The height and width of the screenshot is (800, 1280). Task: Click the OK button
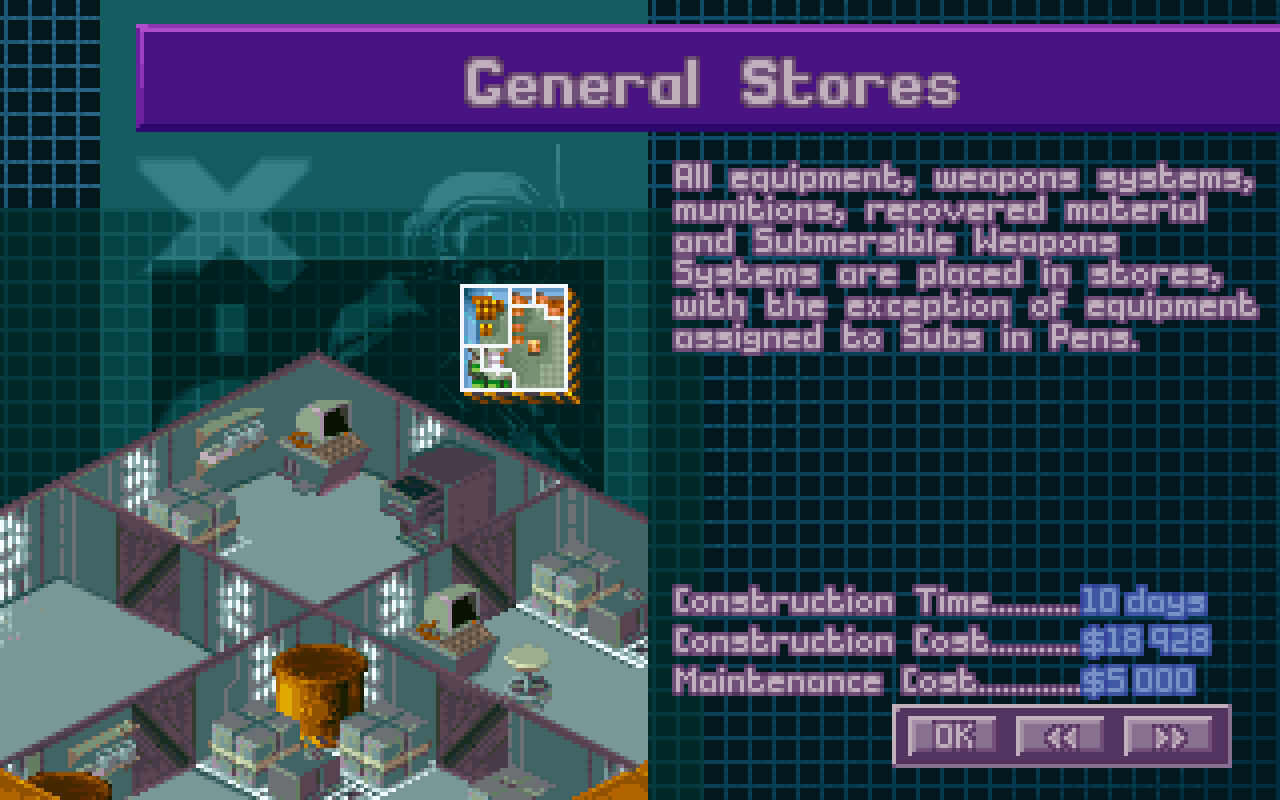951,736
